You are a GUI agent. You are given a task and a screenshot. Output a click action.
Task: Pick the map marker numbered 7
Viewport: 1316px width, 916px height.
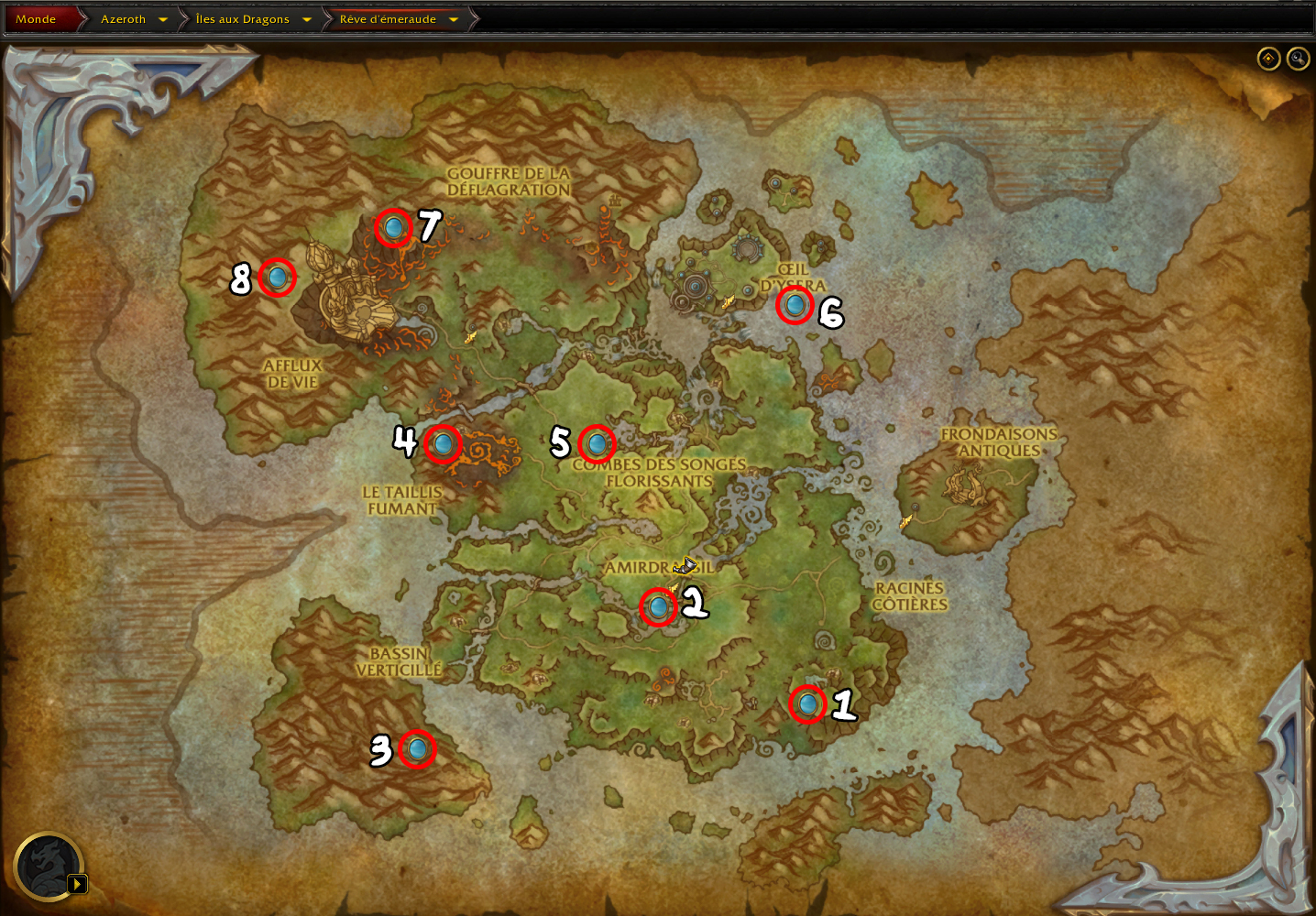pos(394,227)
